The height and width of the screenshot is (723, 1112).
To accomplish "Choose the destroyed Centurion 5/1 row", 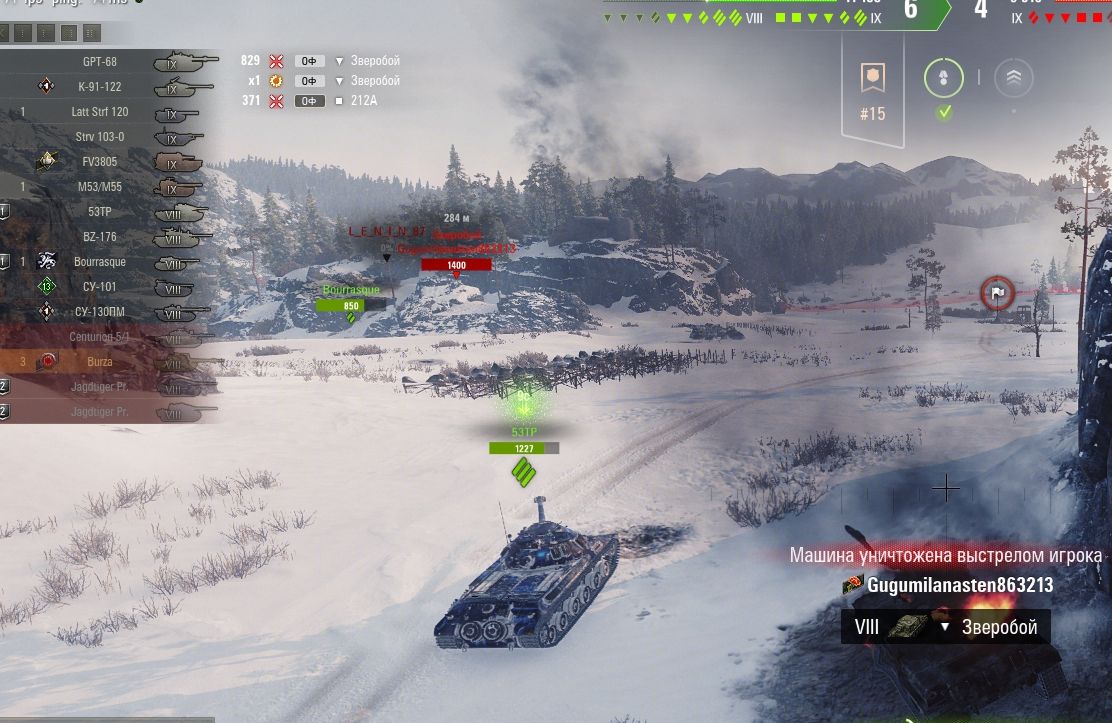I will 100,337.
